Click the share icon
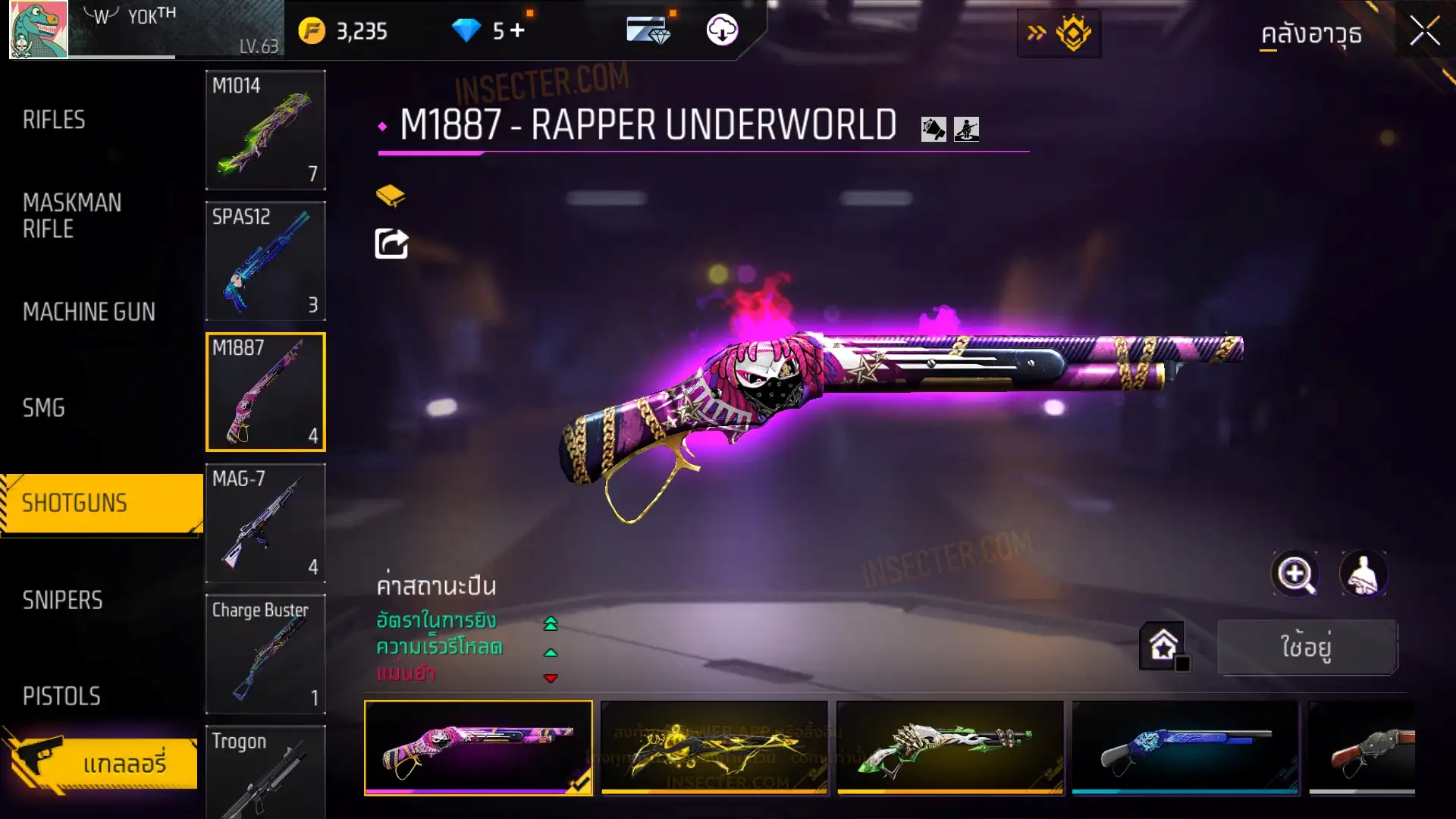Viewport: 1456px width, 819px height. (391, 243)
